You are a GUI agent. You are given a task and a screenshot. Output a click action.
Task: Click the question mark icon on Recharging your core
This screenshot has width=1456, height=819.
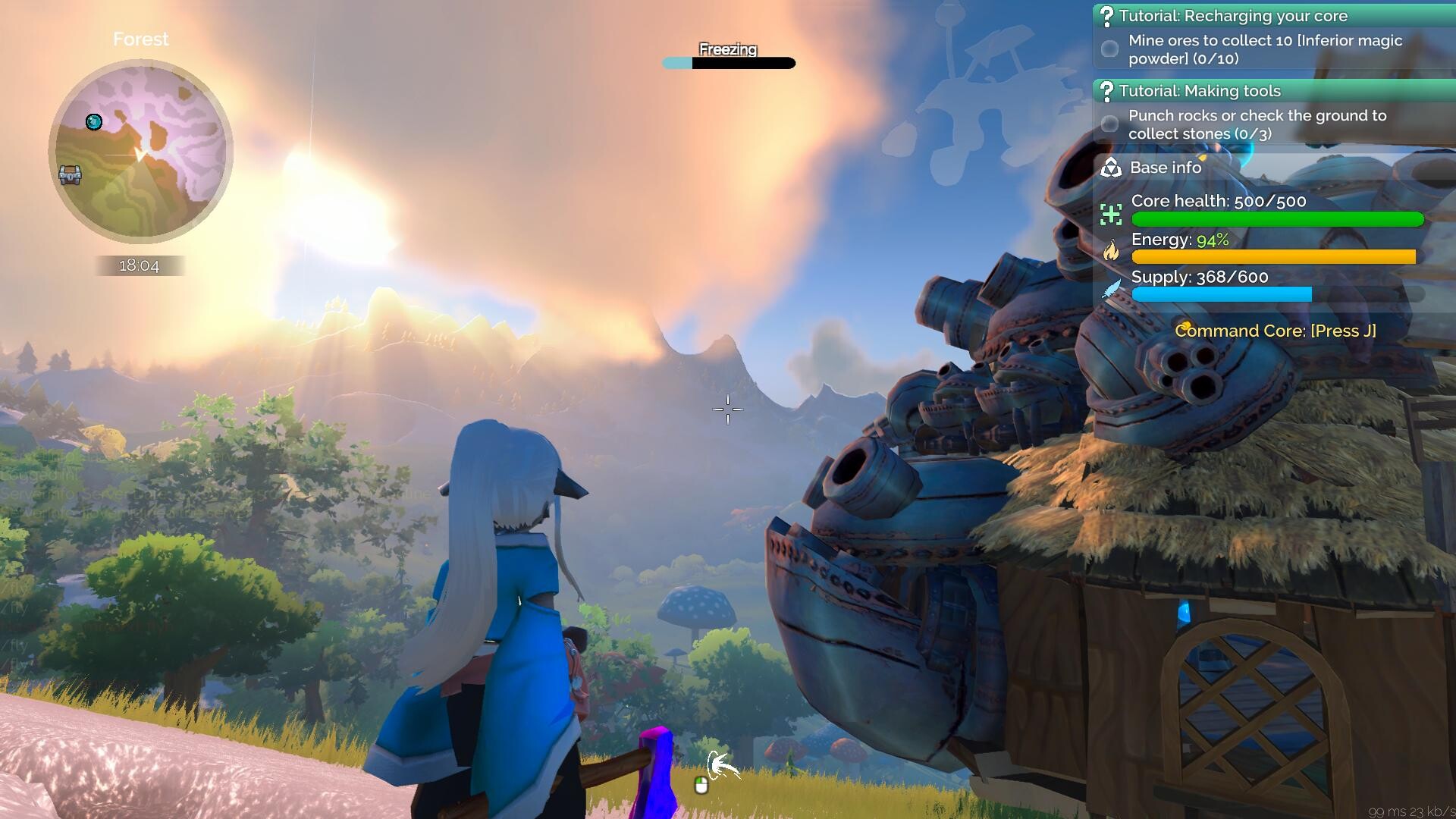[1109, 15]
